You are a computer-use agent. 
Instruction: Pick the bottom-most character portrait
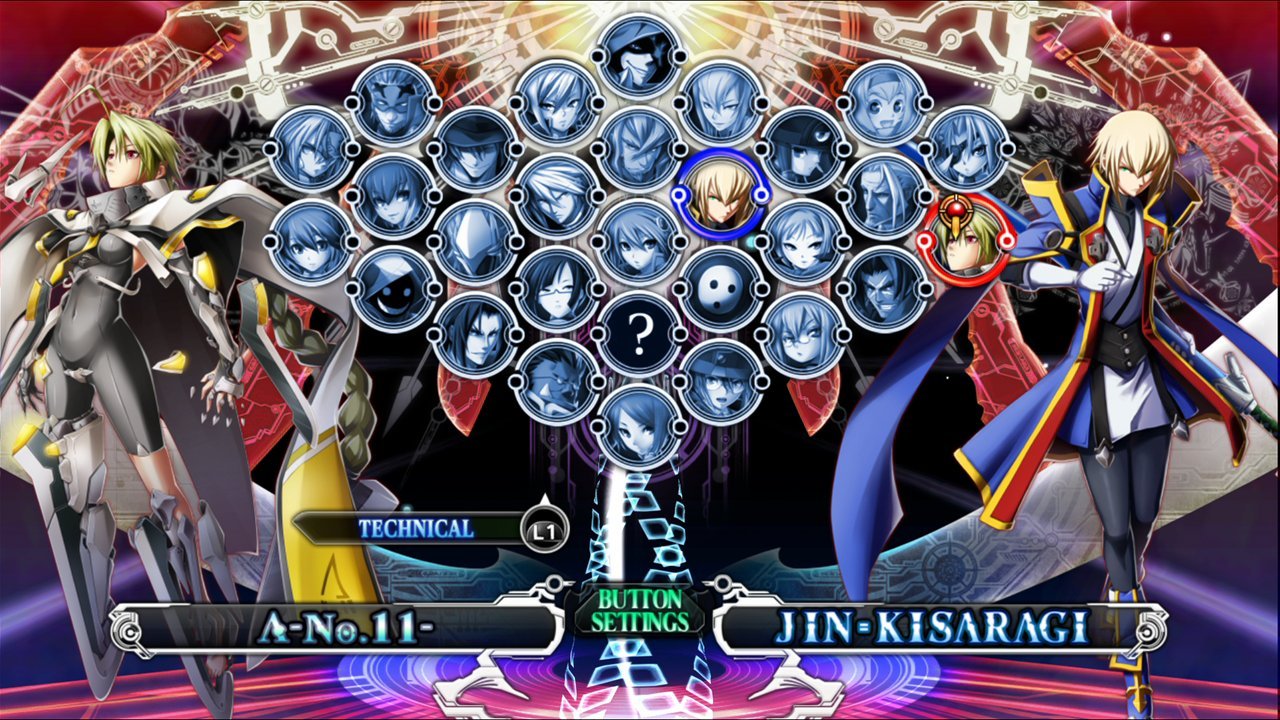coord(640,428)
